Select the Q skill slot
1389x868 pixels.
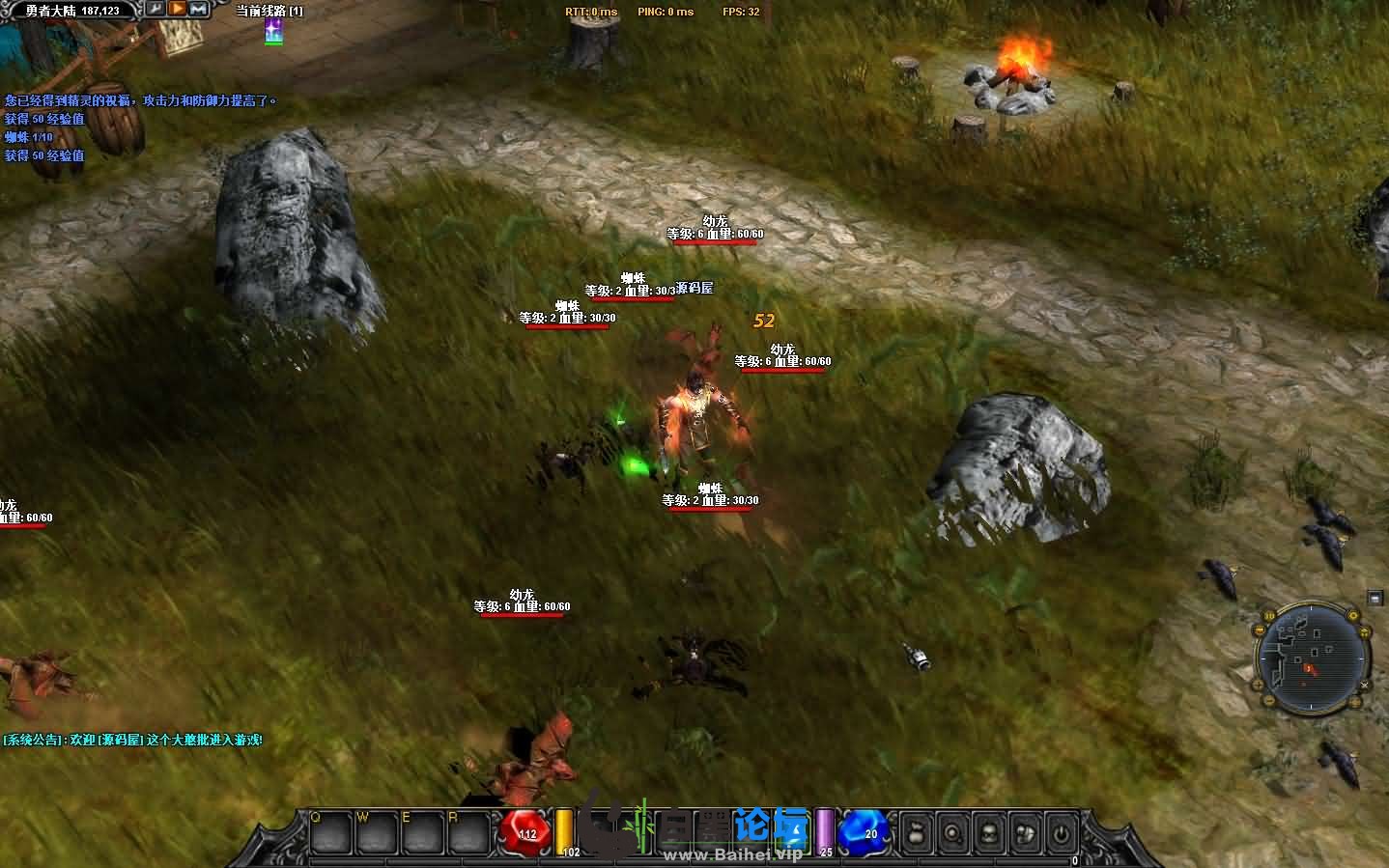click(328, 831)
